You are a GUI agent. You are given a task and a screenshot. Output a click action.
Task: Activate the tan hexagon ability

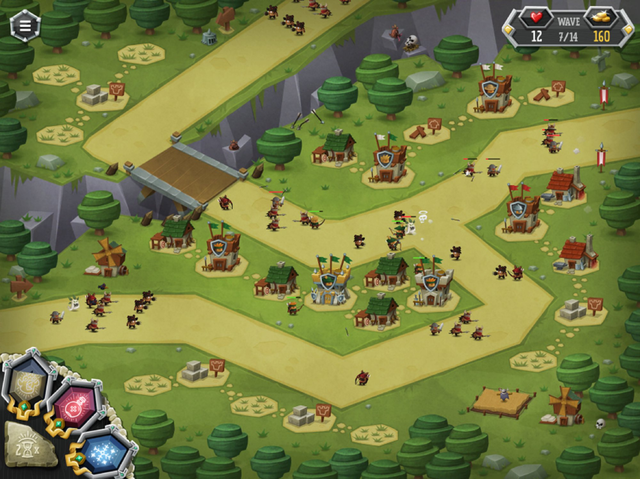[x=28, y=381]
